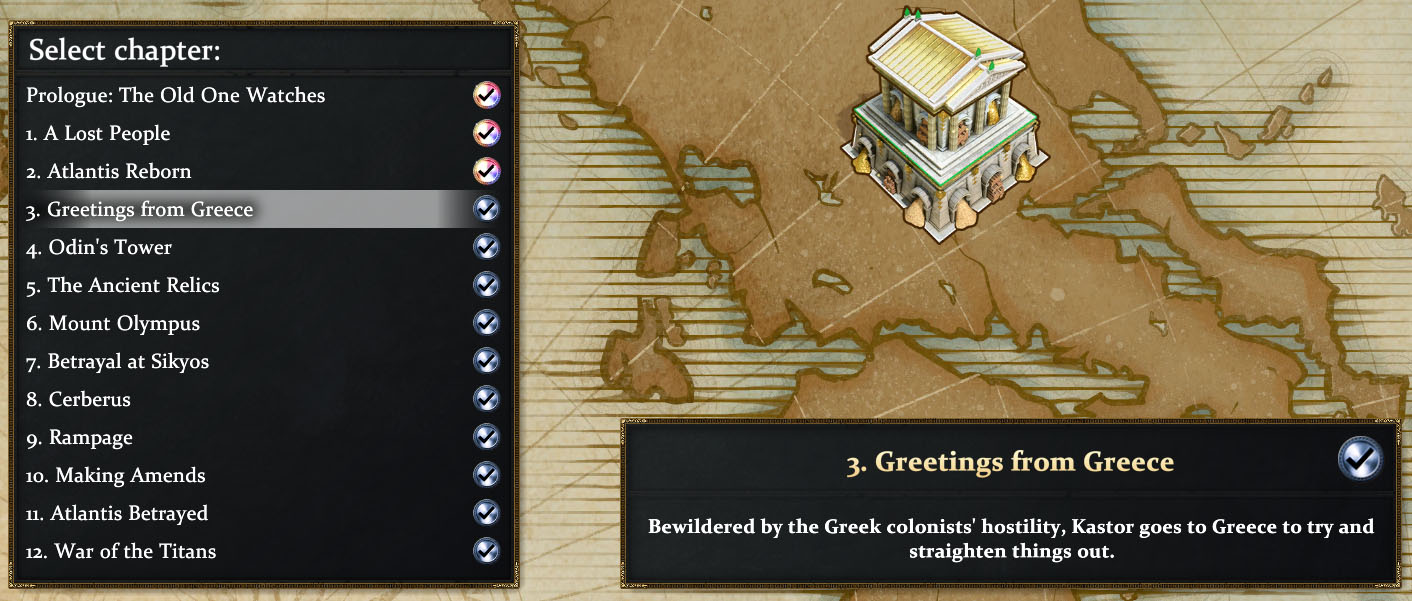The image size is (1412, 601).
Task: Choose chapter 5. The Ancient Relics
Action: pyautogui.click(x=123, y=286)
